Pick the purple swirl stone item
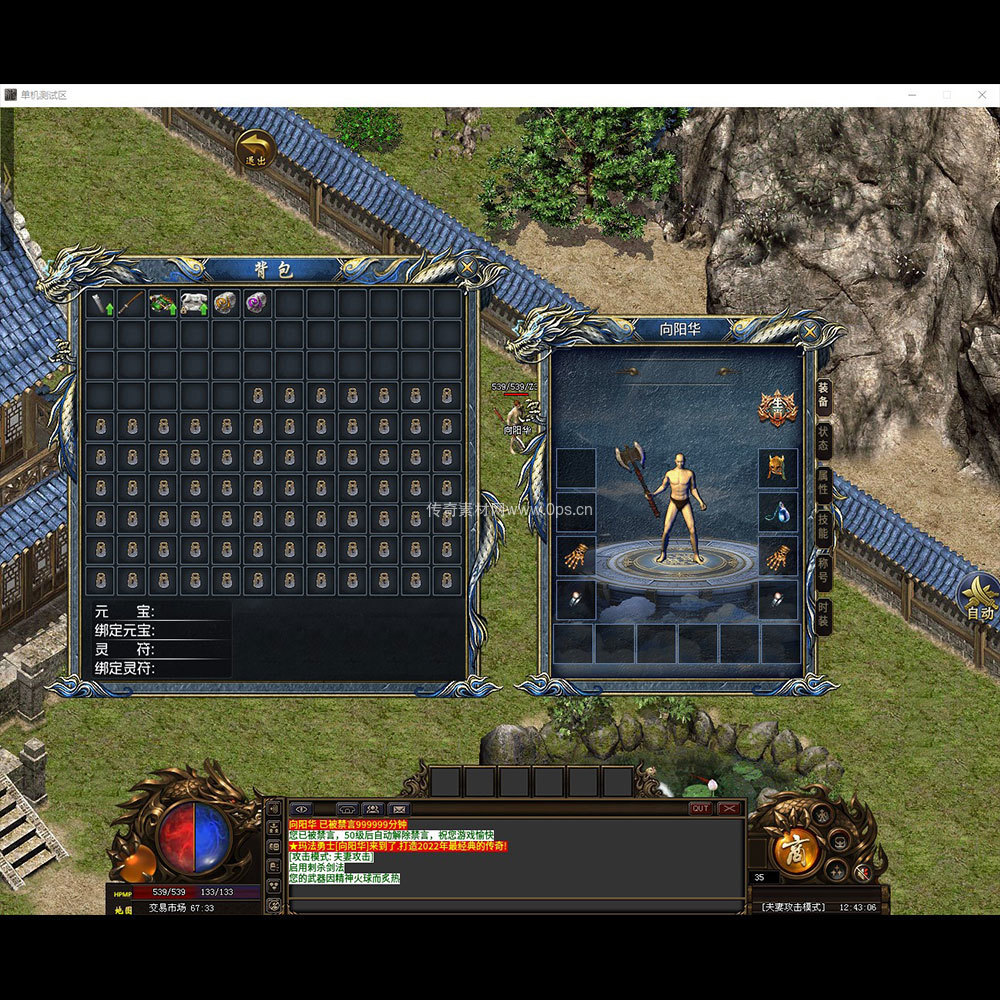Screen dimensions: 1000x1000 (257, 303)
